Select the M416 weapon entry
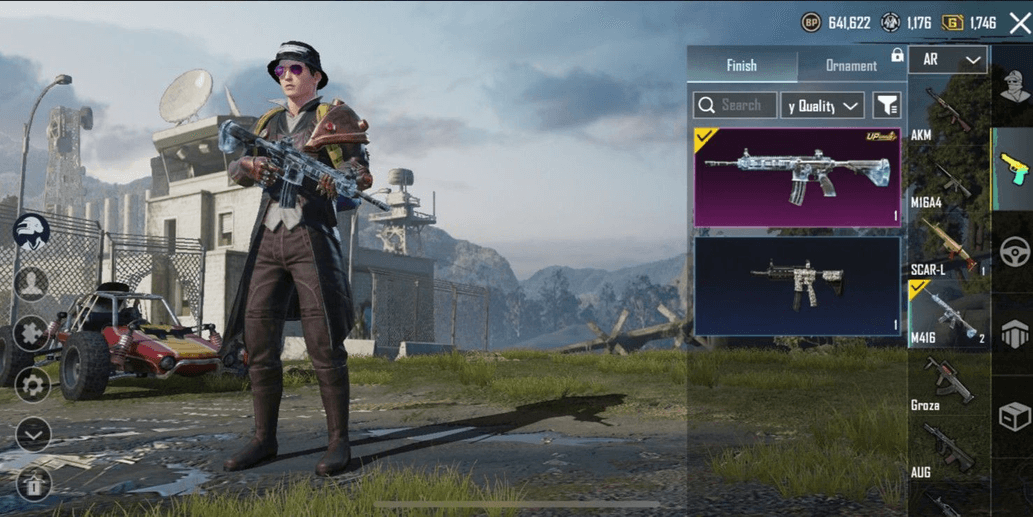This screenshot has width=1033, height=517. [x=946, y=316]
